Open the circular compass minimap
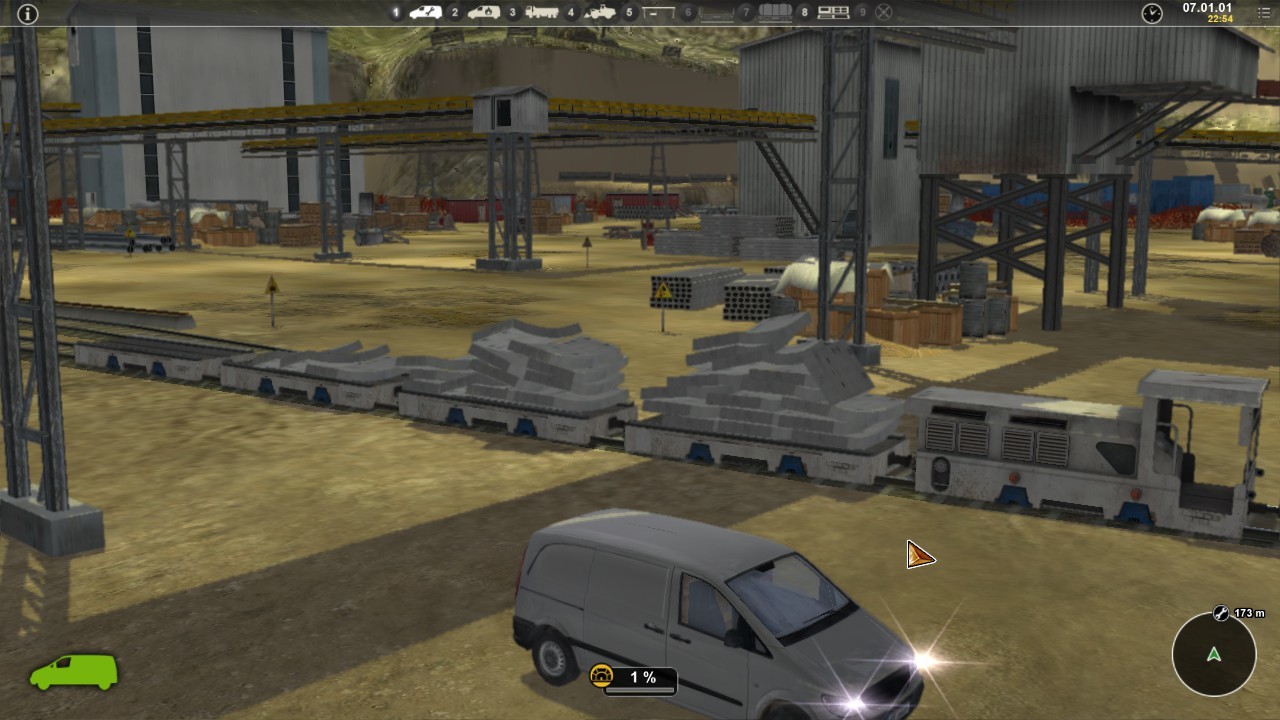Viewport: 1280px width, 720px height. tap(1214, 655)
